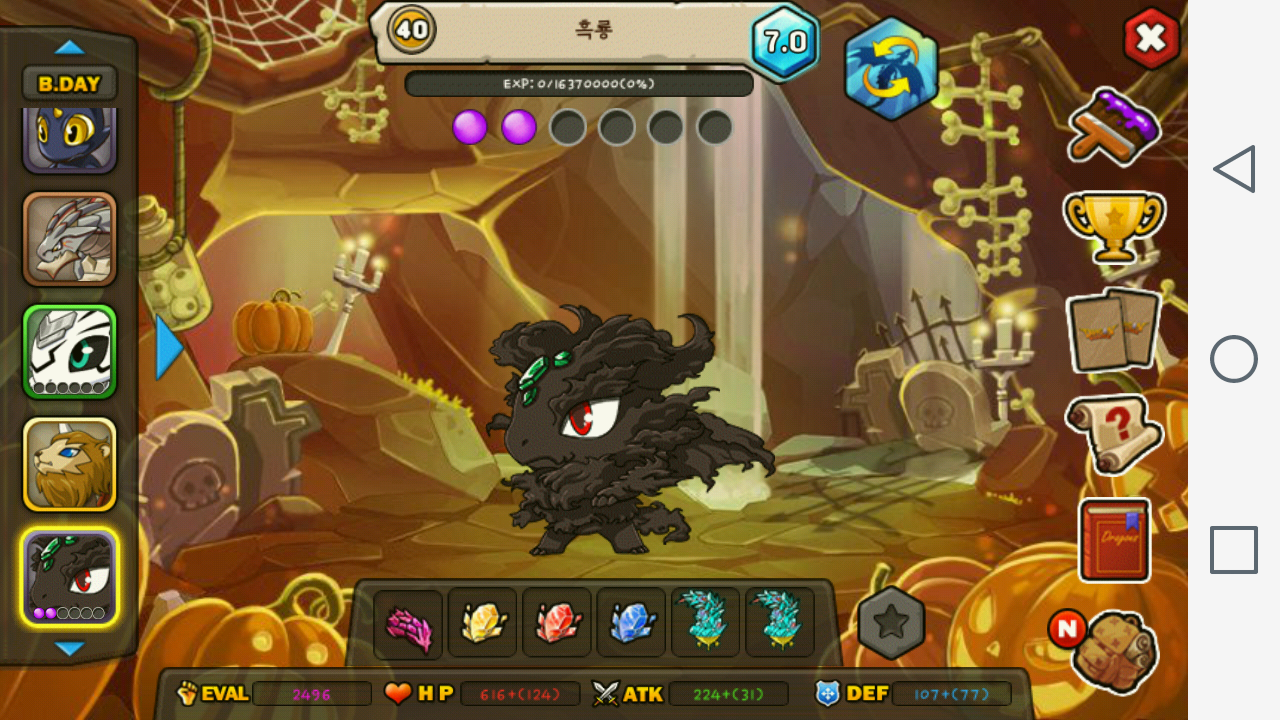Tap the dragon swap hexagon icon
The image size is (1280, 720).
pyautogui.click(x=891, y=69)
